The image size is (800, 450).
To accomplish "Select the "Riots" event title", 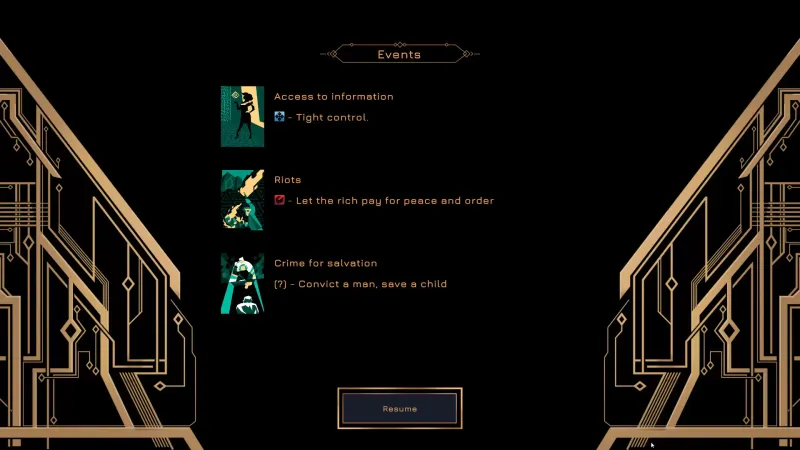I will point(287,180).
